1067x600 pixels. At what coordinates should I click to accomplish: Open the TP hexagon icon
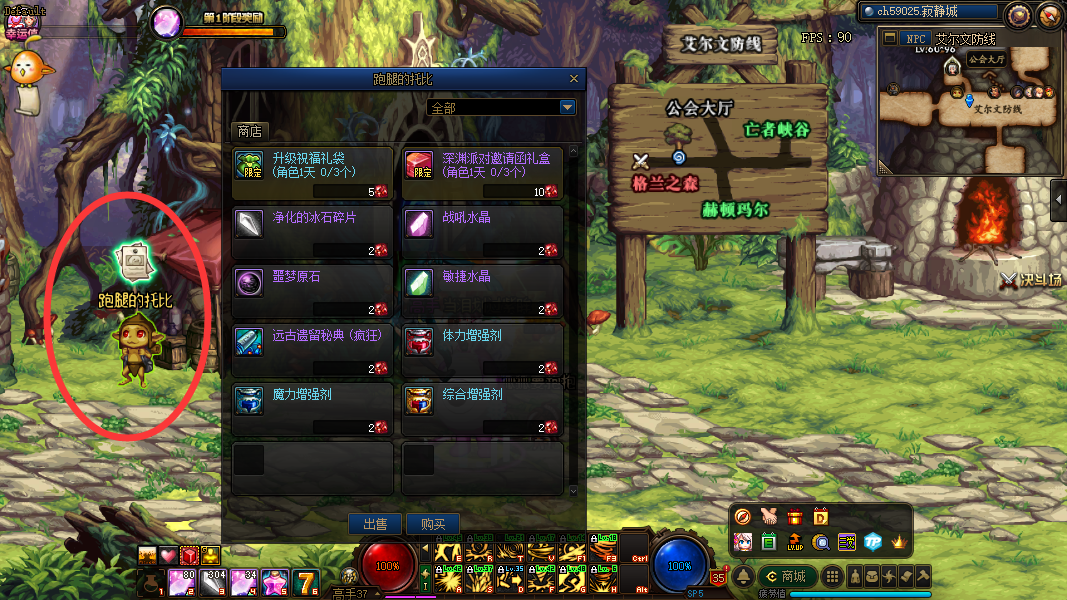tap(872, 541)
